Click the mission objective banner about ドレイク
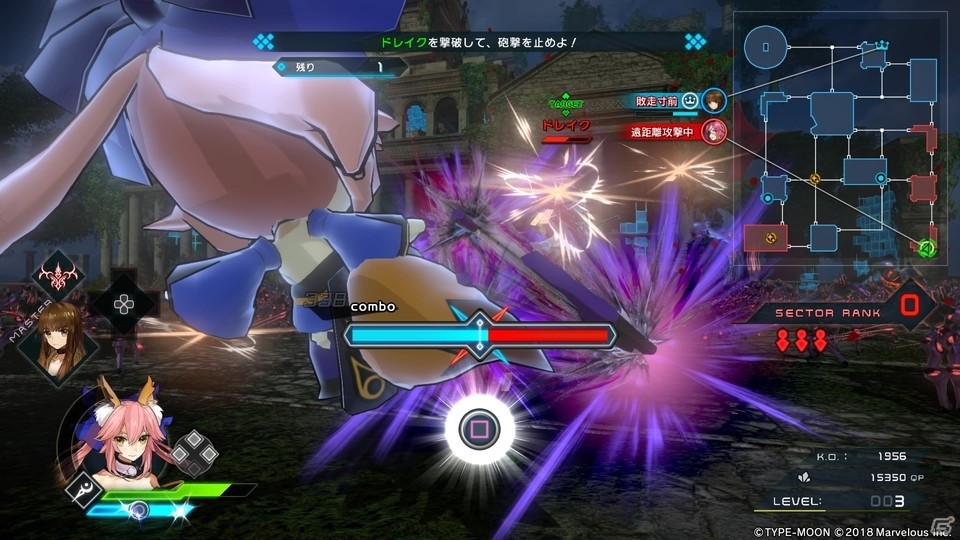Image resolution: width=960 pixels, height=540 pixels. (480, 42)
